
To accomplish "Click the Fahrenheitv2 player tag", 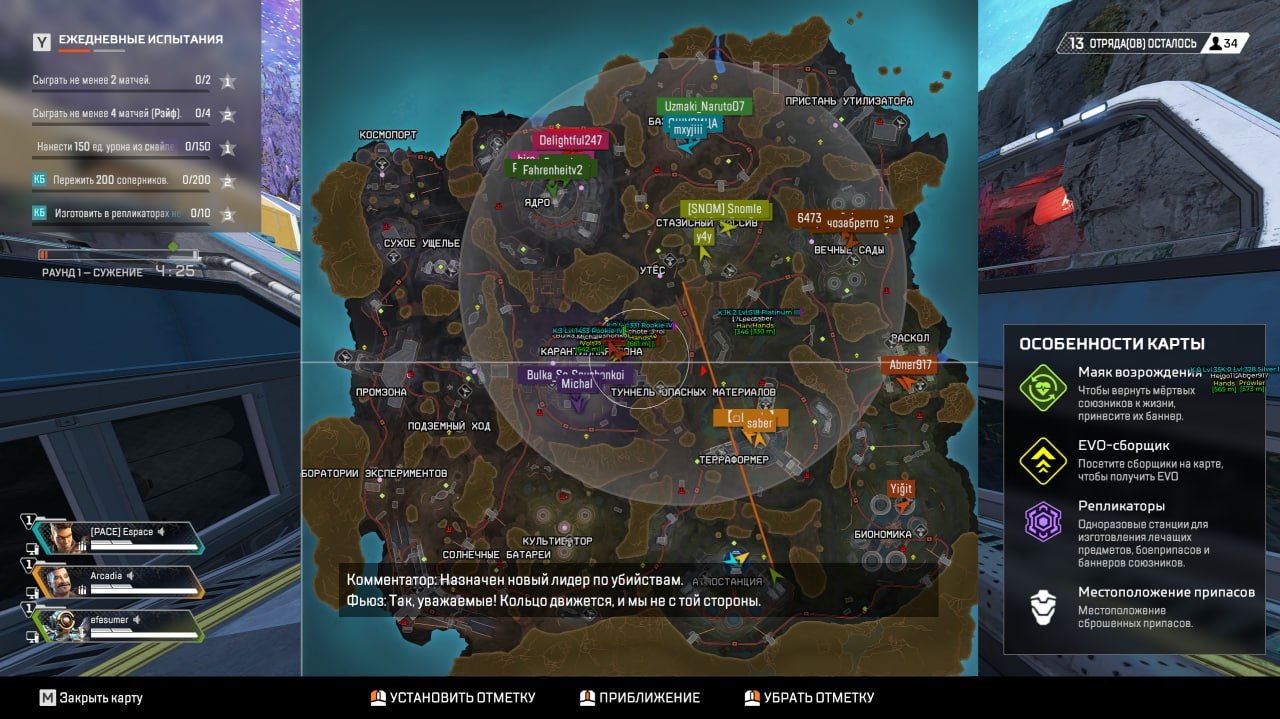I will click(x=552, y=170).
